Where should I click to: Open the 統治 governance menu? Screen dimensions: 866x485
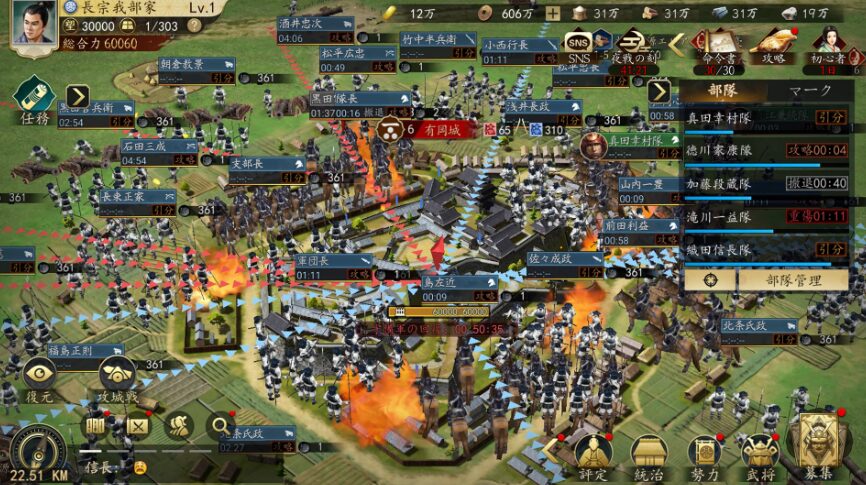pyautogui.click(x=649, y=455)
